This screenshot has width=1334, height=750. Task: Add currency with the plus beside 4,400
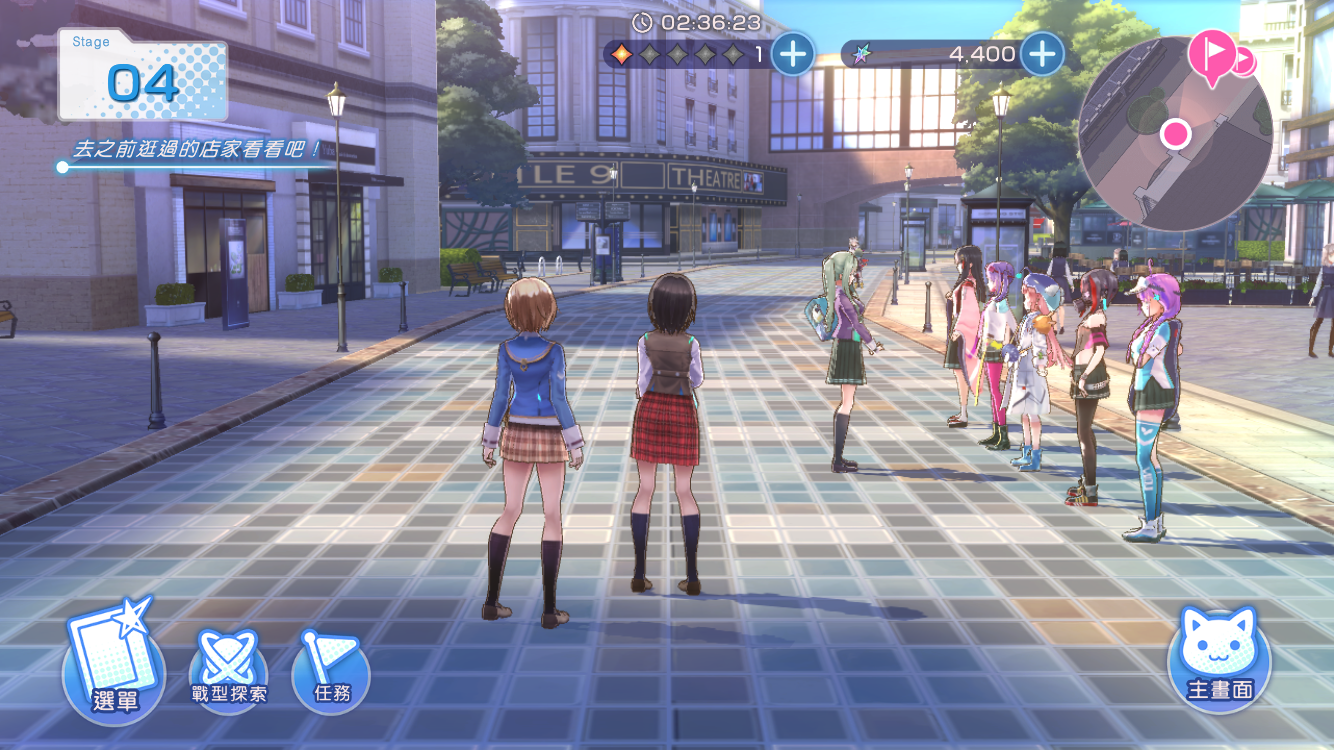tap(1041, 54)
